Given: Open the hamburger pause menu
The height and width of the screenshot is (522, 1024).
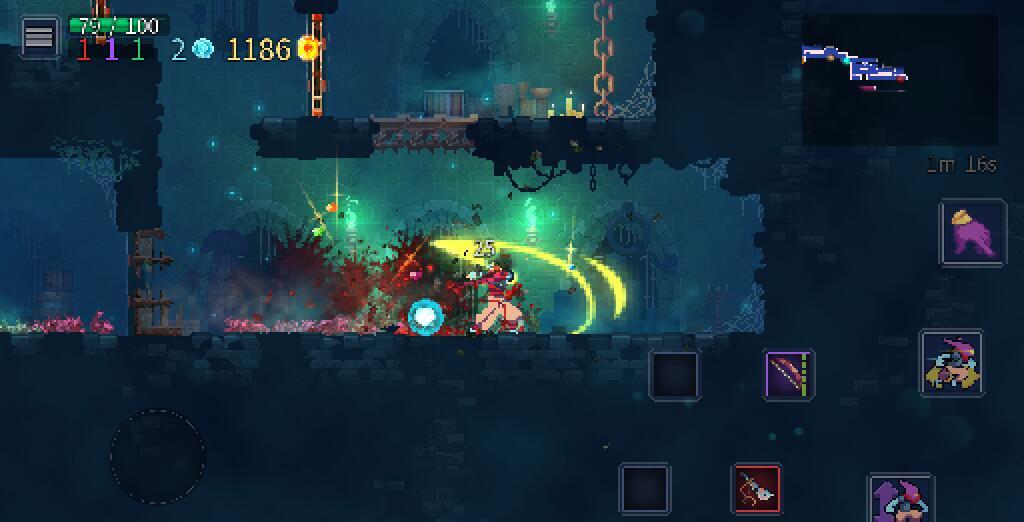Looking at the screenshot, I should (x=39, y=37).
